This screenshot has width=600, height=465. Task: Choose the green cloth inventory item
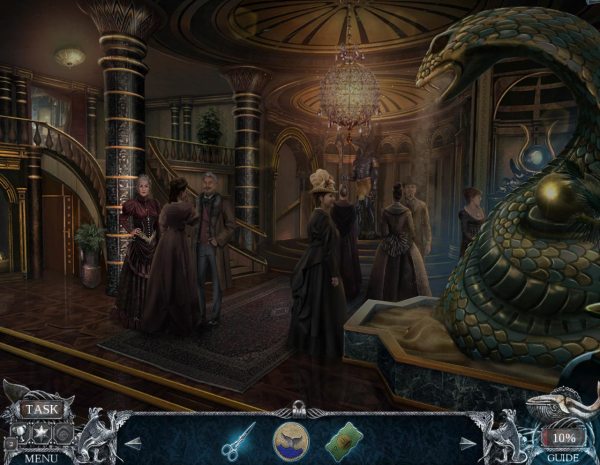345,439
